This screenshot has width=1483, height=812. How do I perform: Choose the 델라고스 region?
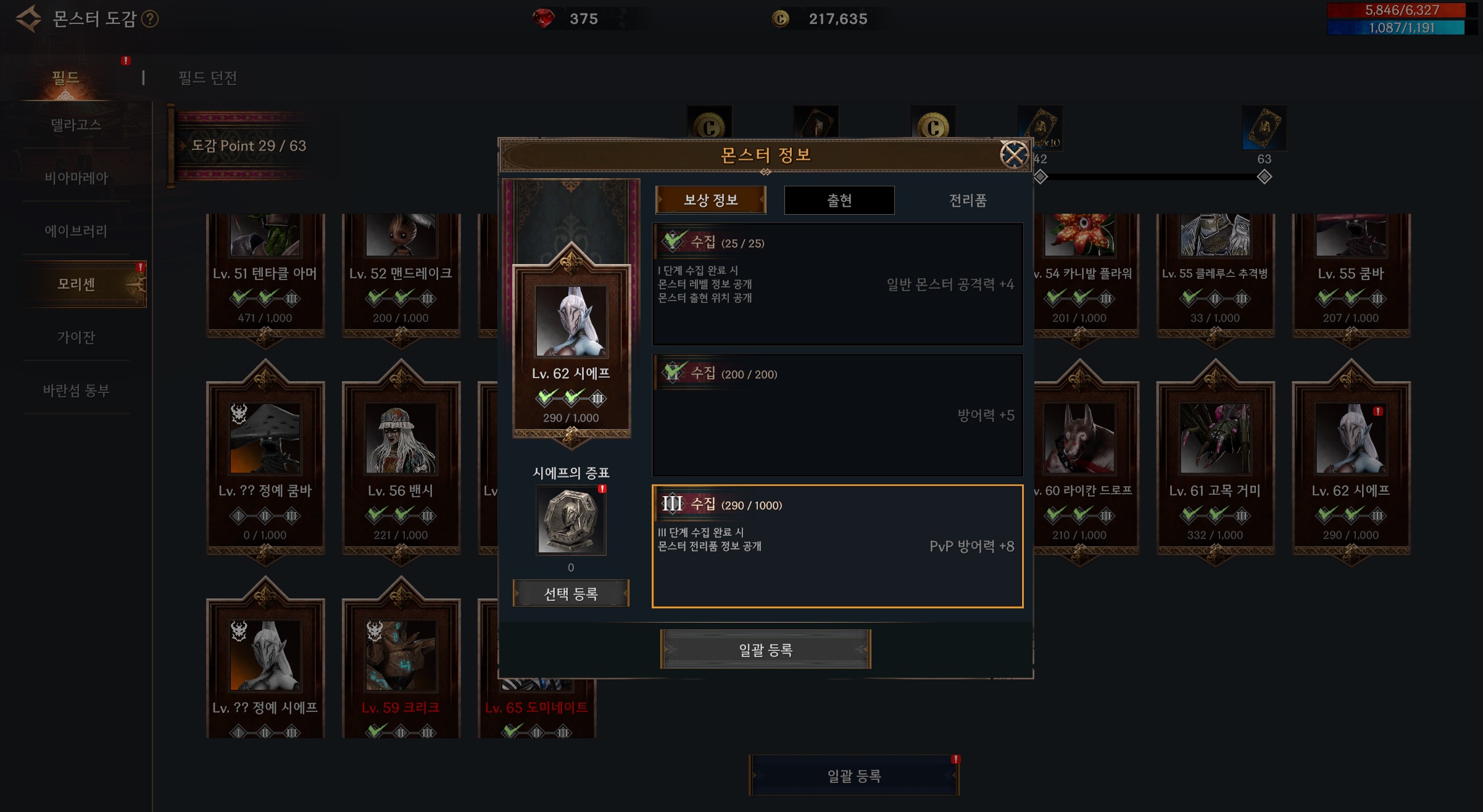click(76, 125)
